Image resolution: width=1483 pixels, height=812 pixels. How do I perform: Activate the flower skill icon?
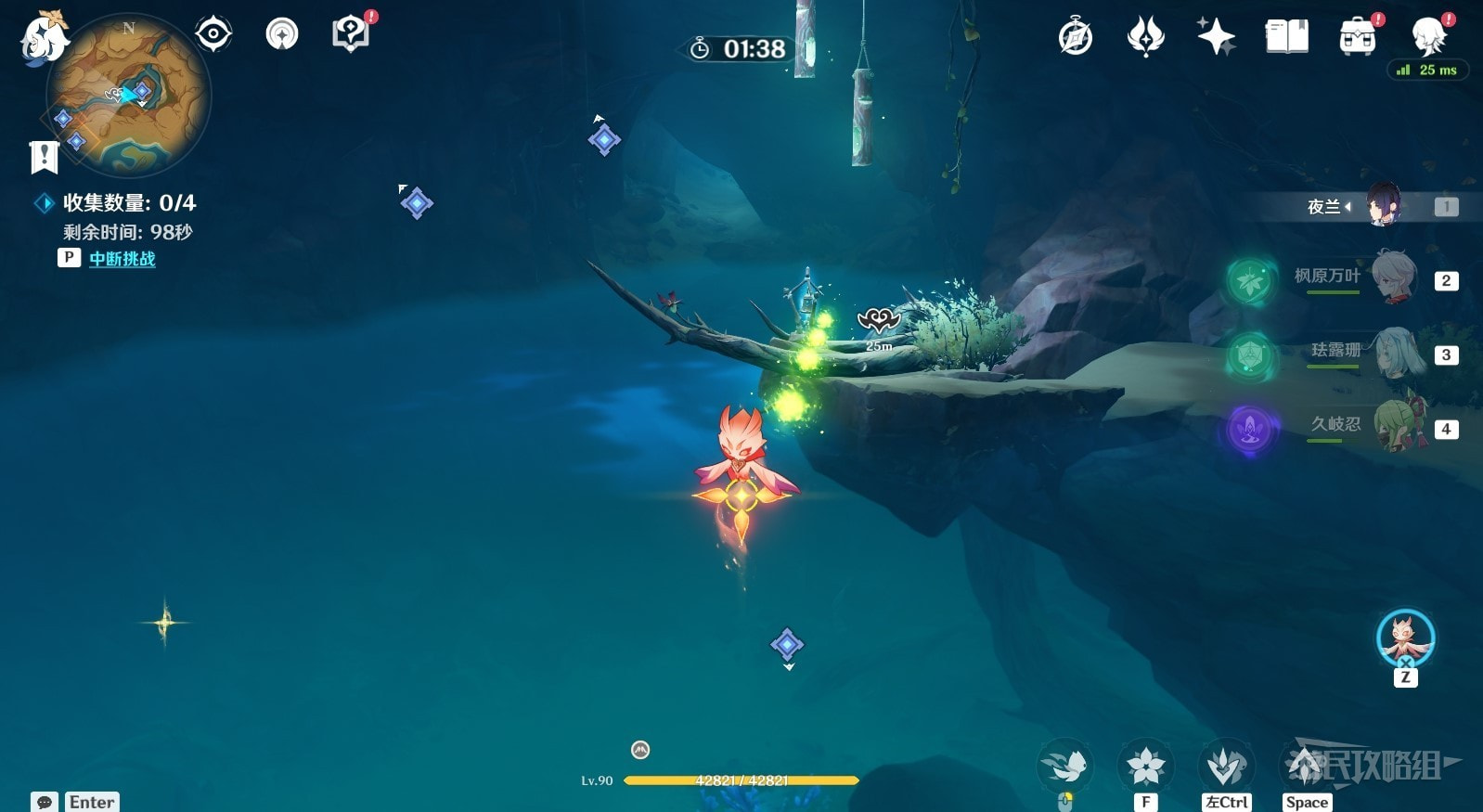click(x=1146, y=767)
